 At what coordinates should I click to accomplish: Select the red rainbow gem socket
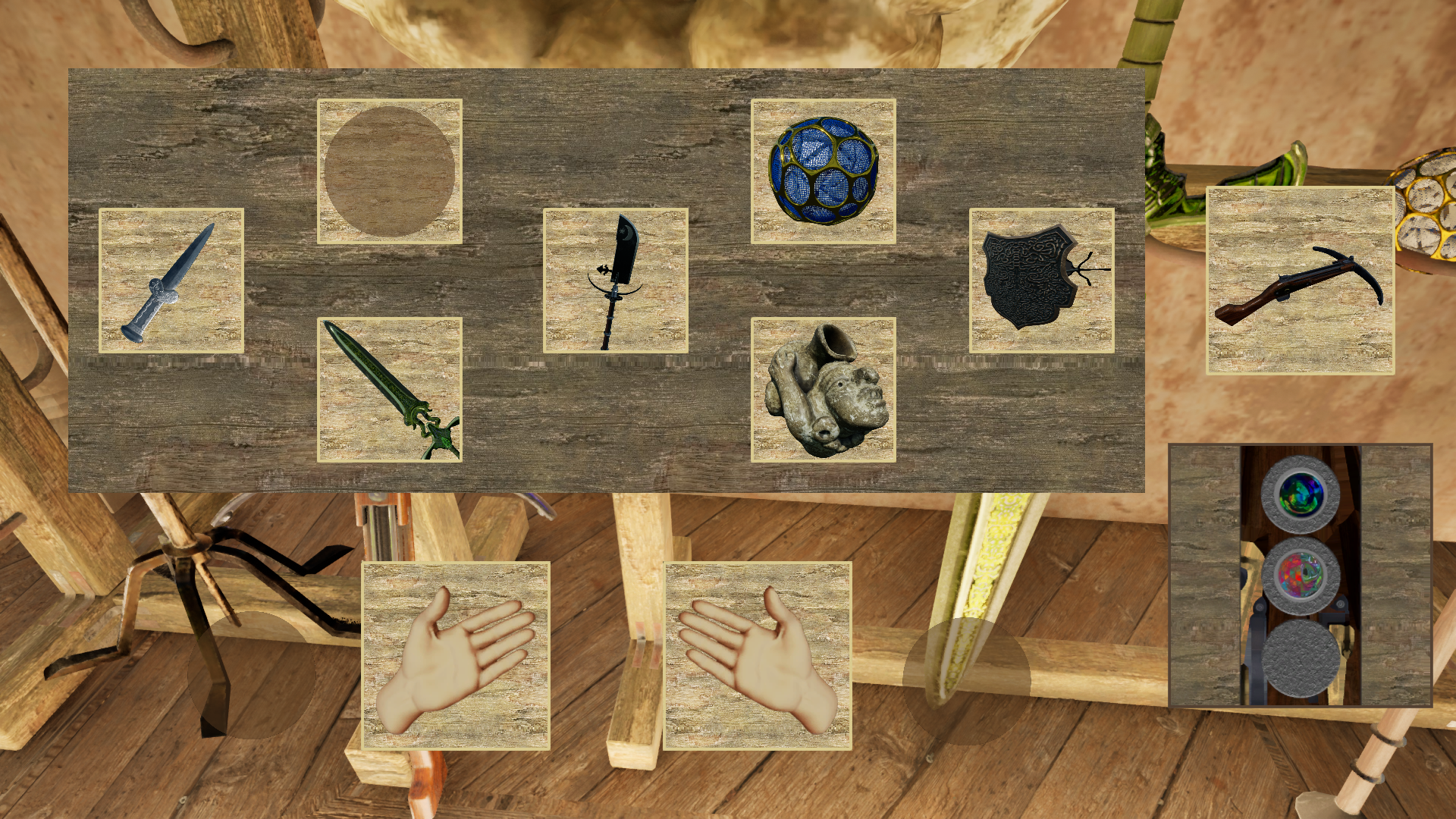coord(1301,576)
